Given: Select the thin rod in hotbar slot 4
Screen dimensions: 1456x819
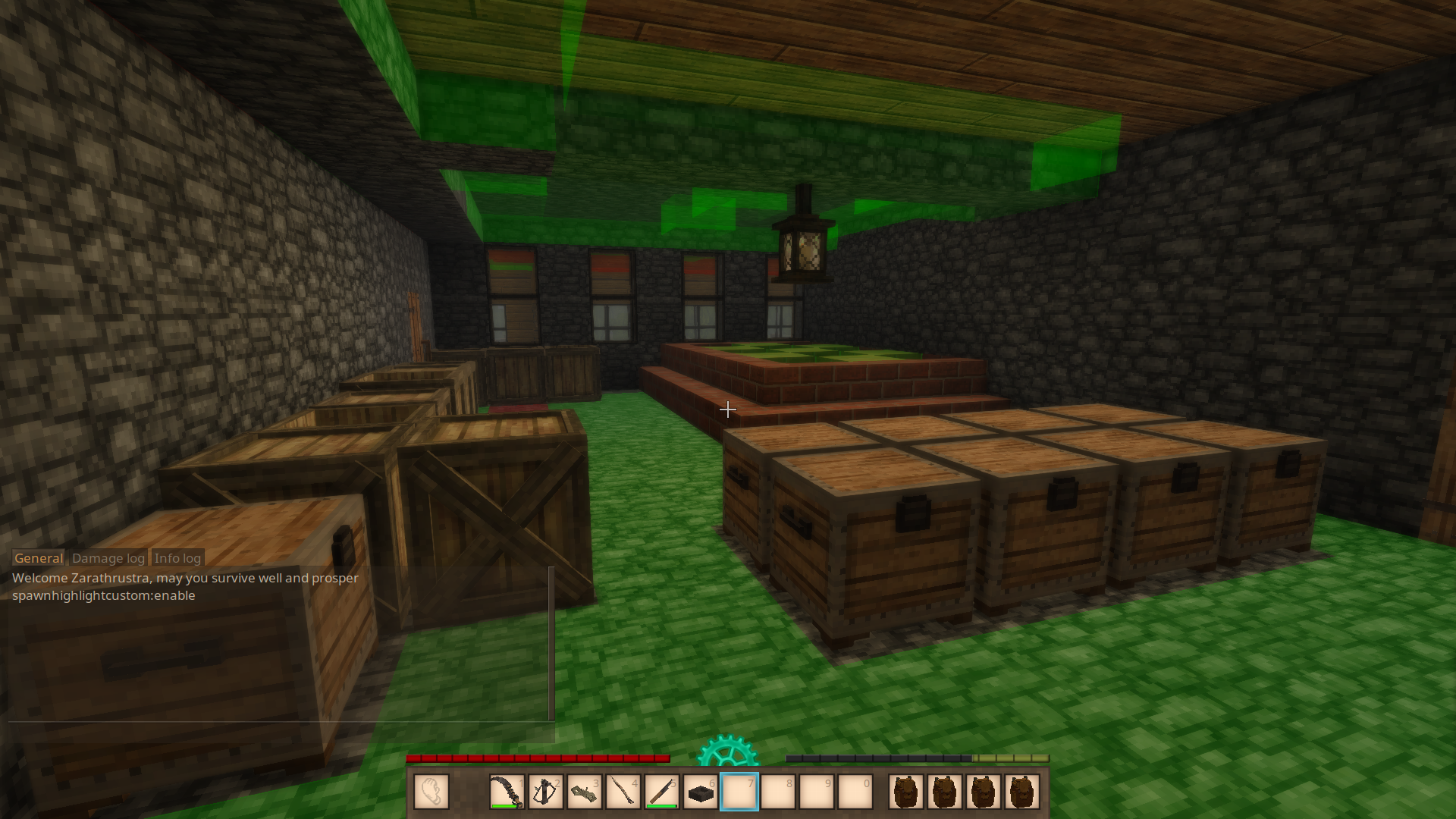Looking at the screenshot, I should tap(623, 792).
